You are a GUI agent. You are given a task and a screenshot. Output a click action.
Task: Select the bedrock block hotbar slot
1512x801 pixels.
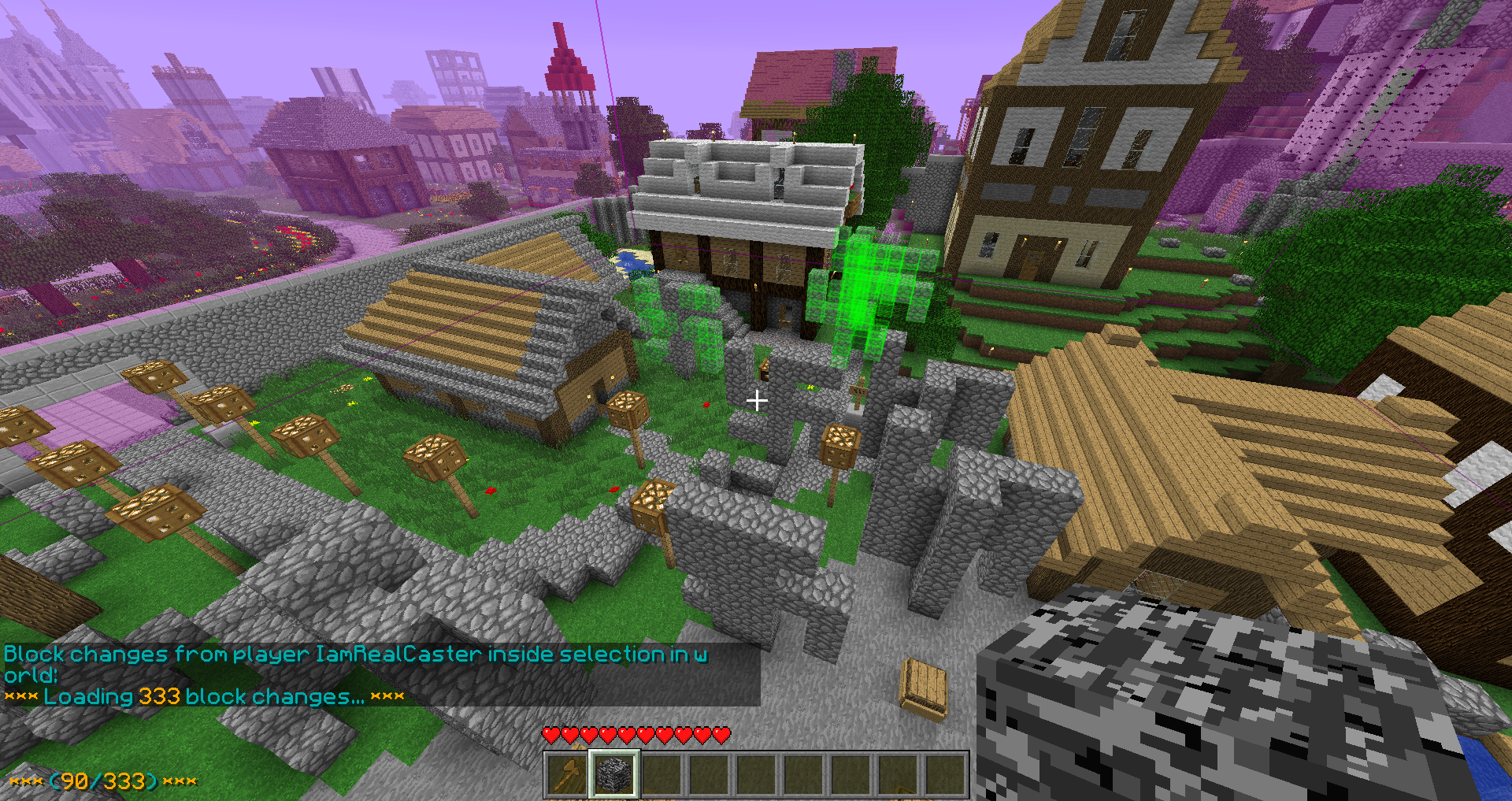tap(614, 773)
